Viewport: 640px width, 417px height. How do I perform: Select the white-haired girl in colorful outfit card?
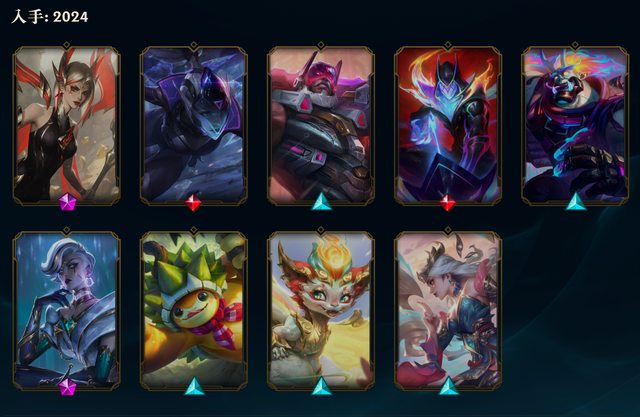click(447, 309)
